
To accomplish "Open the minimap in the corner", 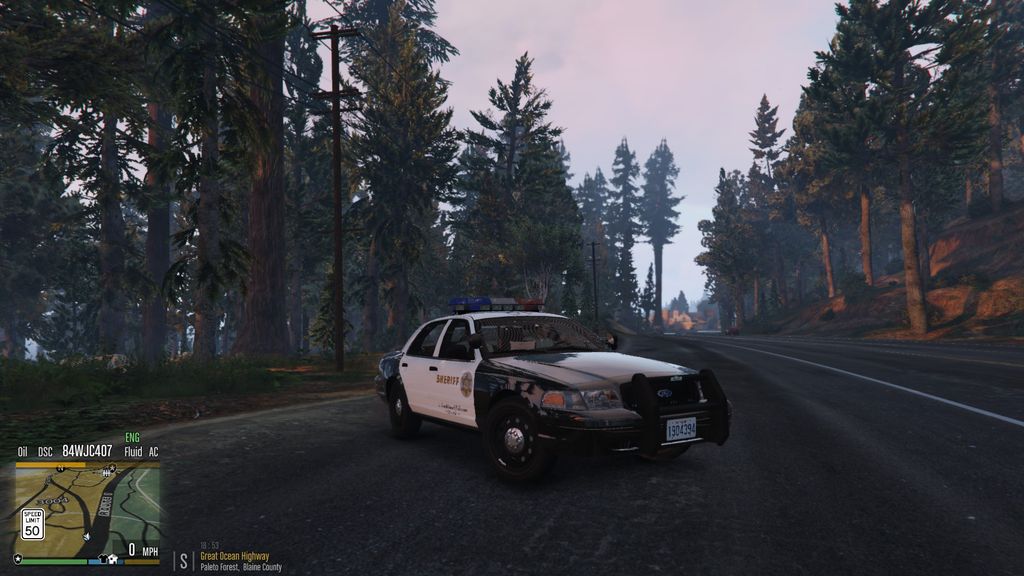I will tap(88, 510).
